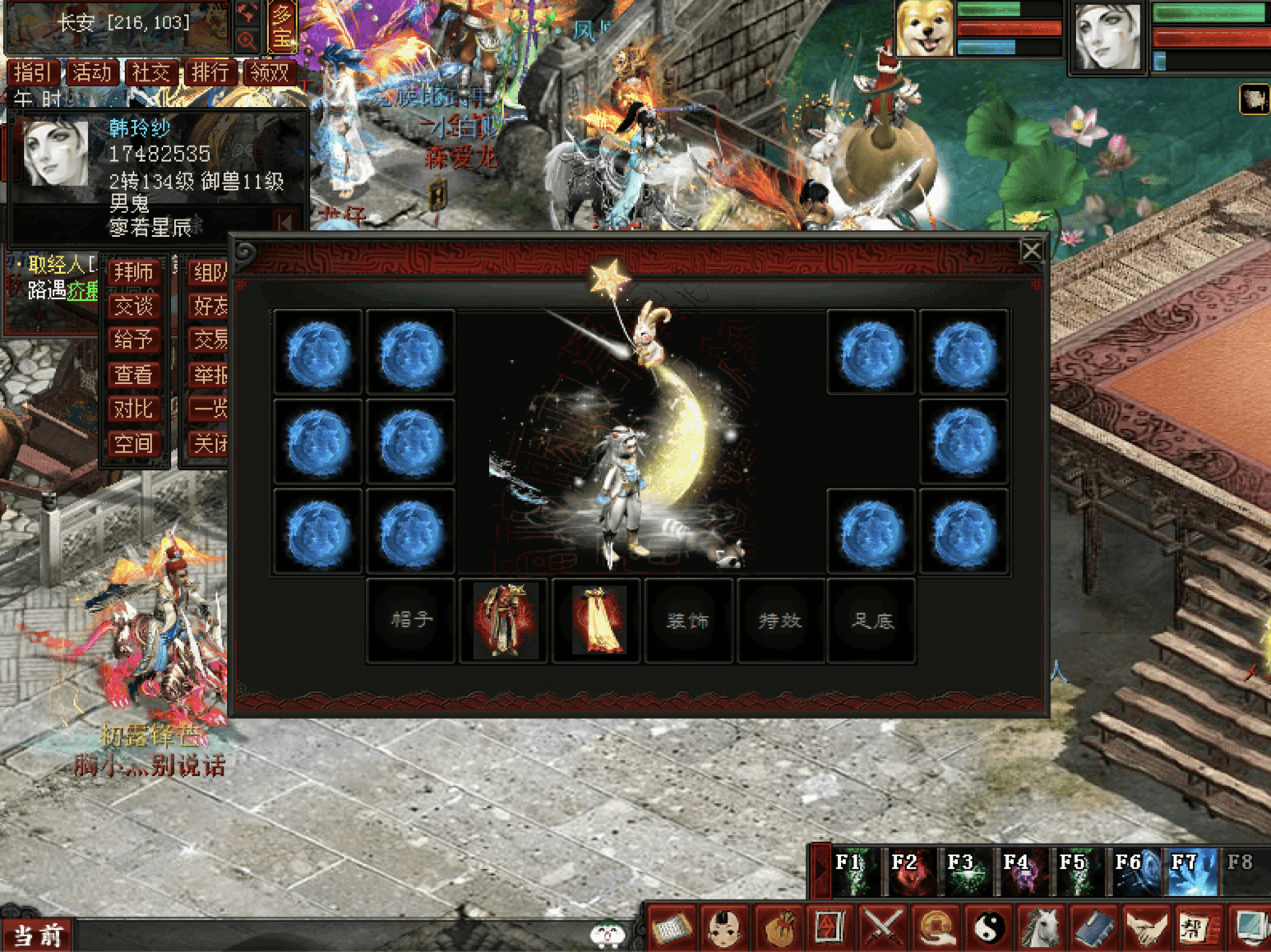
Task: Open the yin-yang symbol menu
Action: pyautogui.click(x=989, y=927)
